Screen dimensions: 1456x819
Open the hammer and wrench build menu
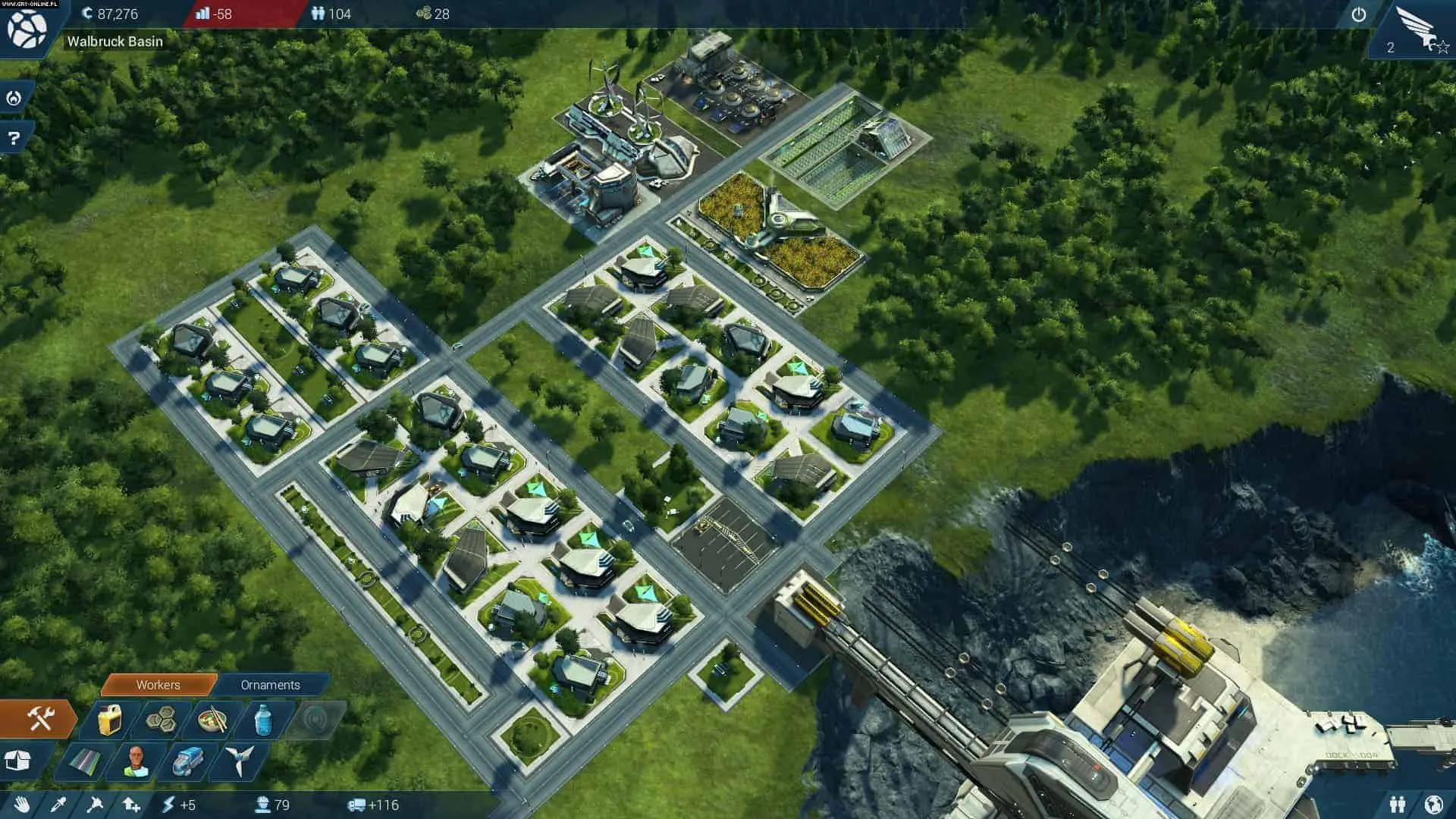pyautogui.click(x=39, y=718)
